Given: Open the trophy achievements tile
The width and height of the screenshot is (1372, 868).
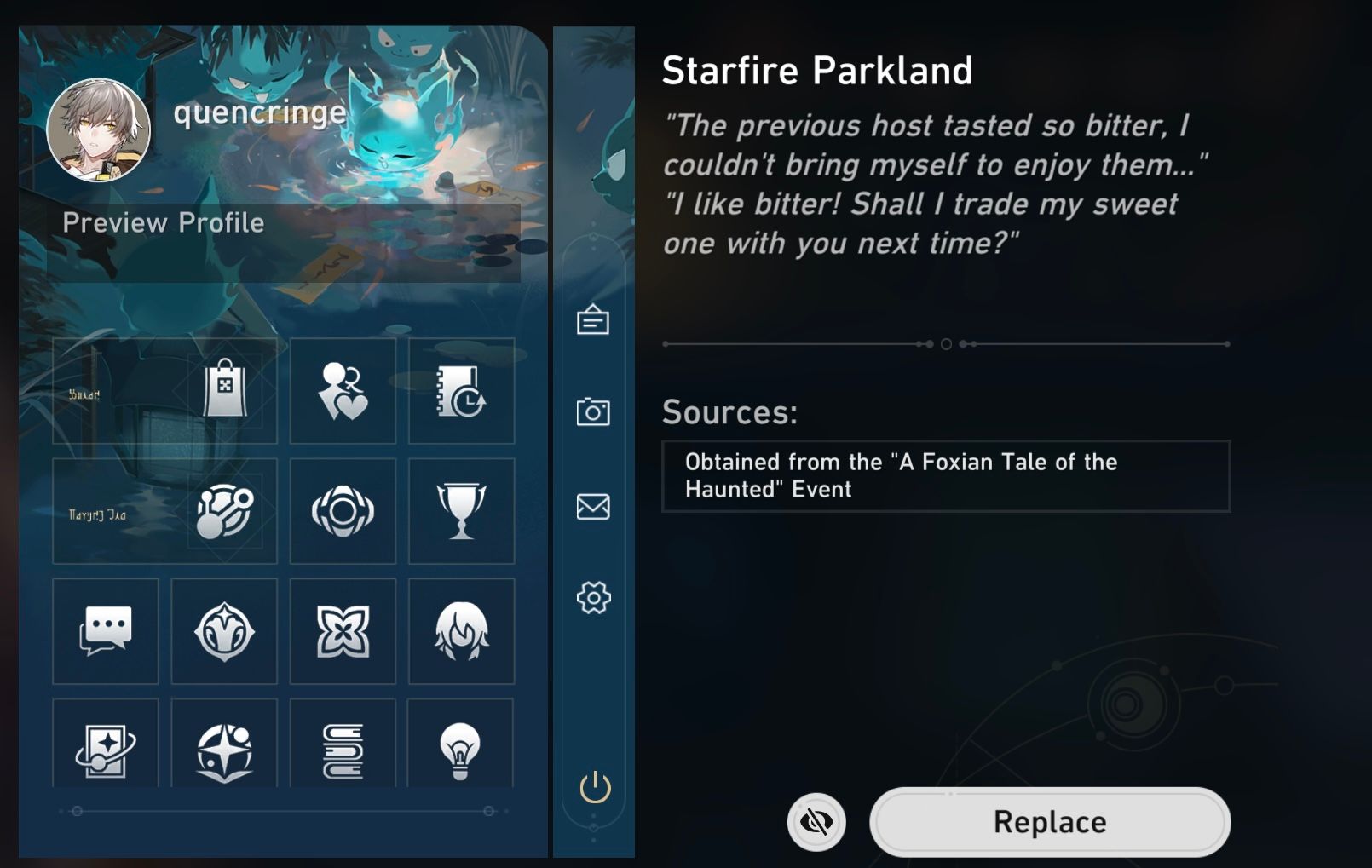Looking at the screenshot, I should (x=461, y=511).
